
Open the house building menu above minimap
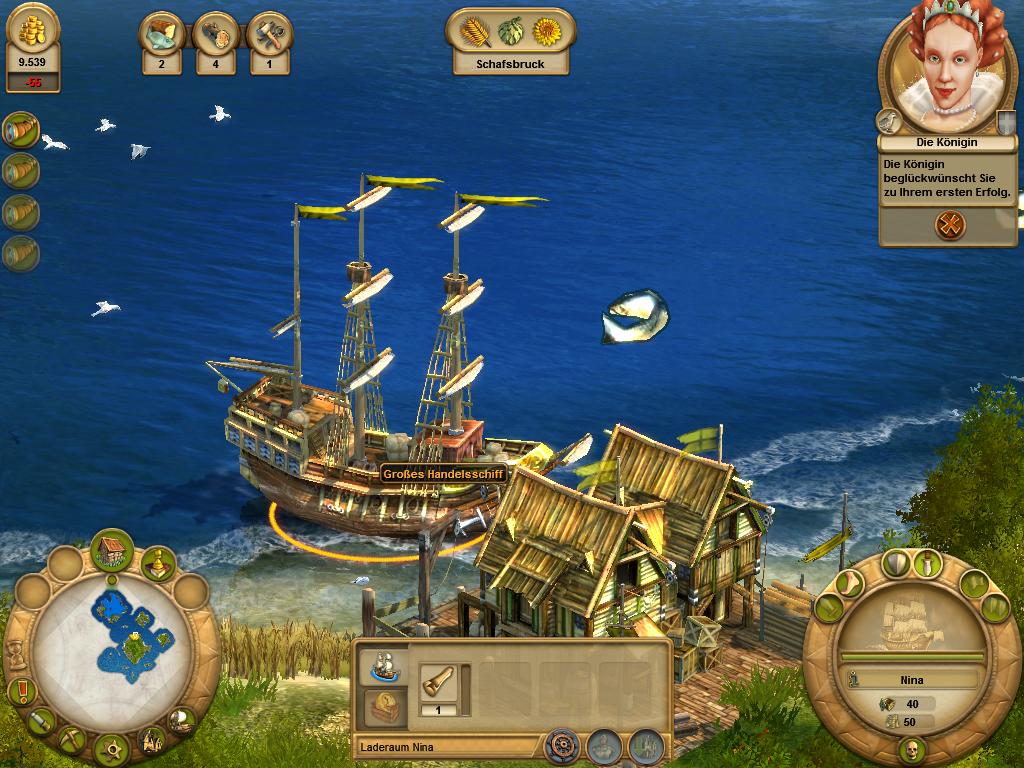(x=112, y=549)
